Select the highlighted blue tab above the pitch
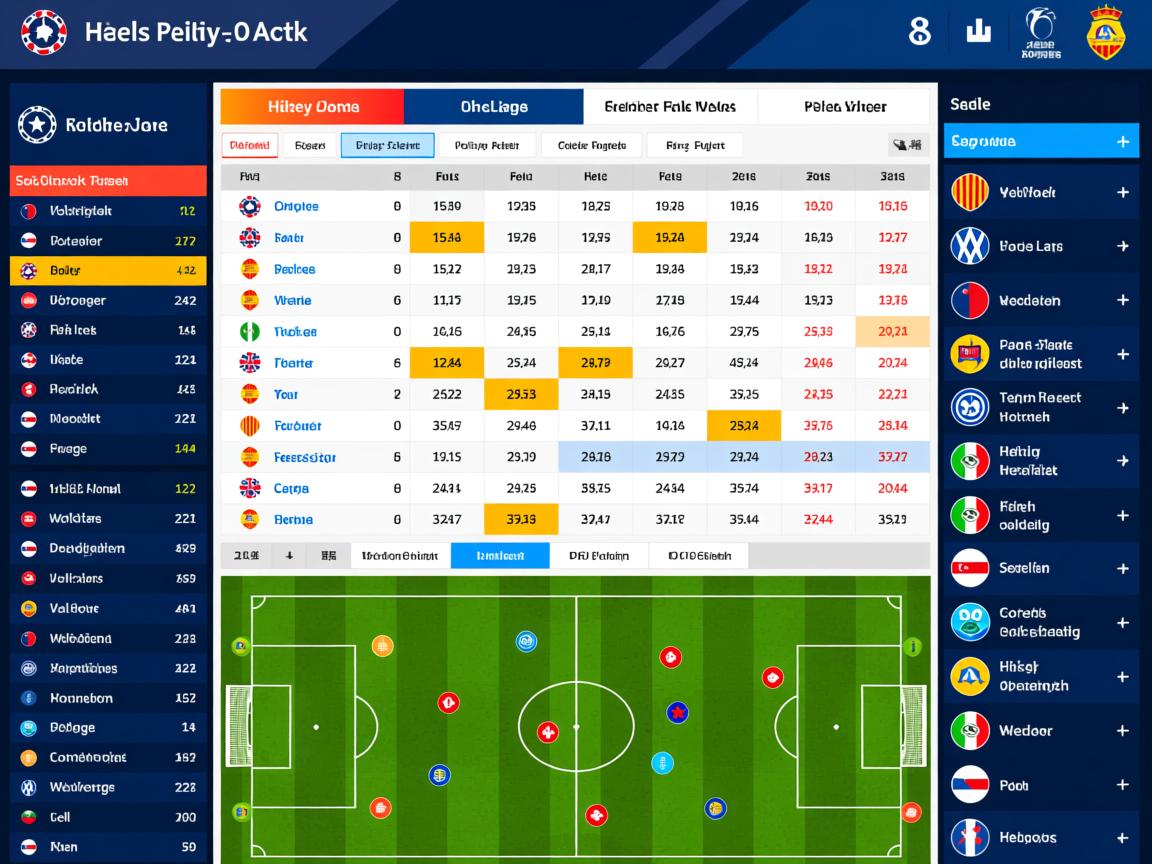 [x=500, y=556]
